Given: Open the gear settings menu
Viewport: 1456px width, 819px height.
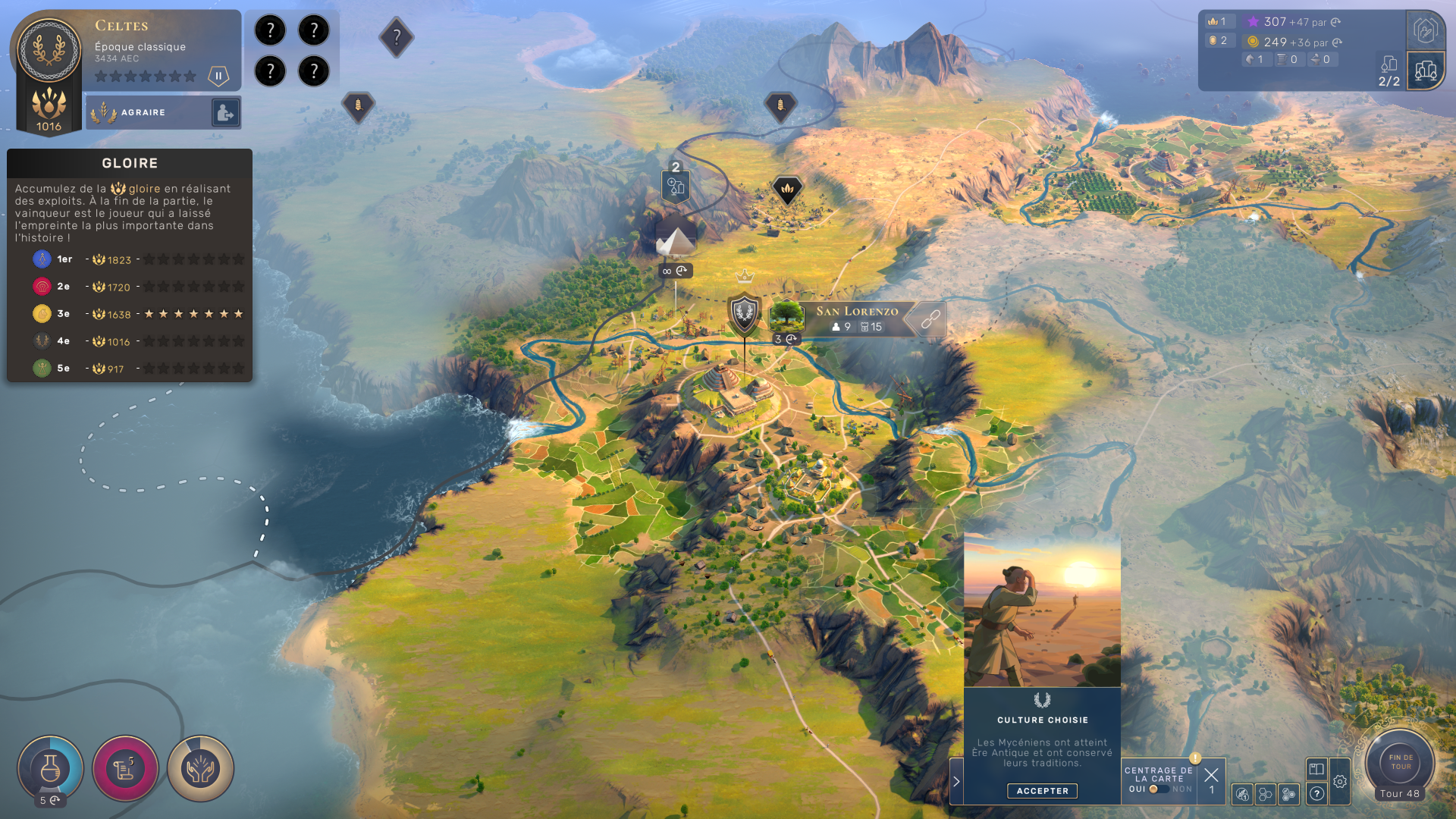Looking at the screenshot, I should tap(1340, 782).
